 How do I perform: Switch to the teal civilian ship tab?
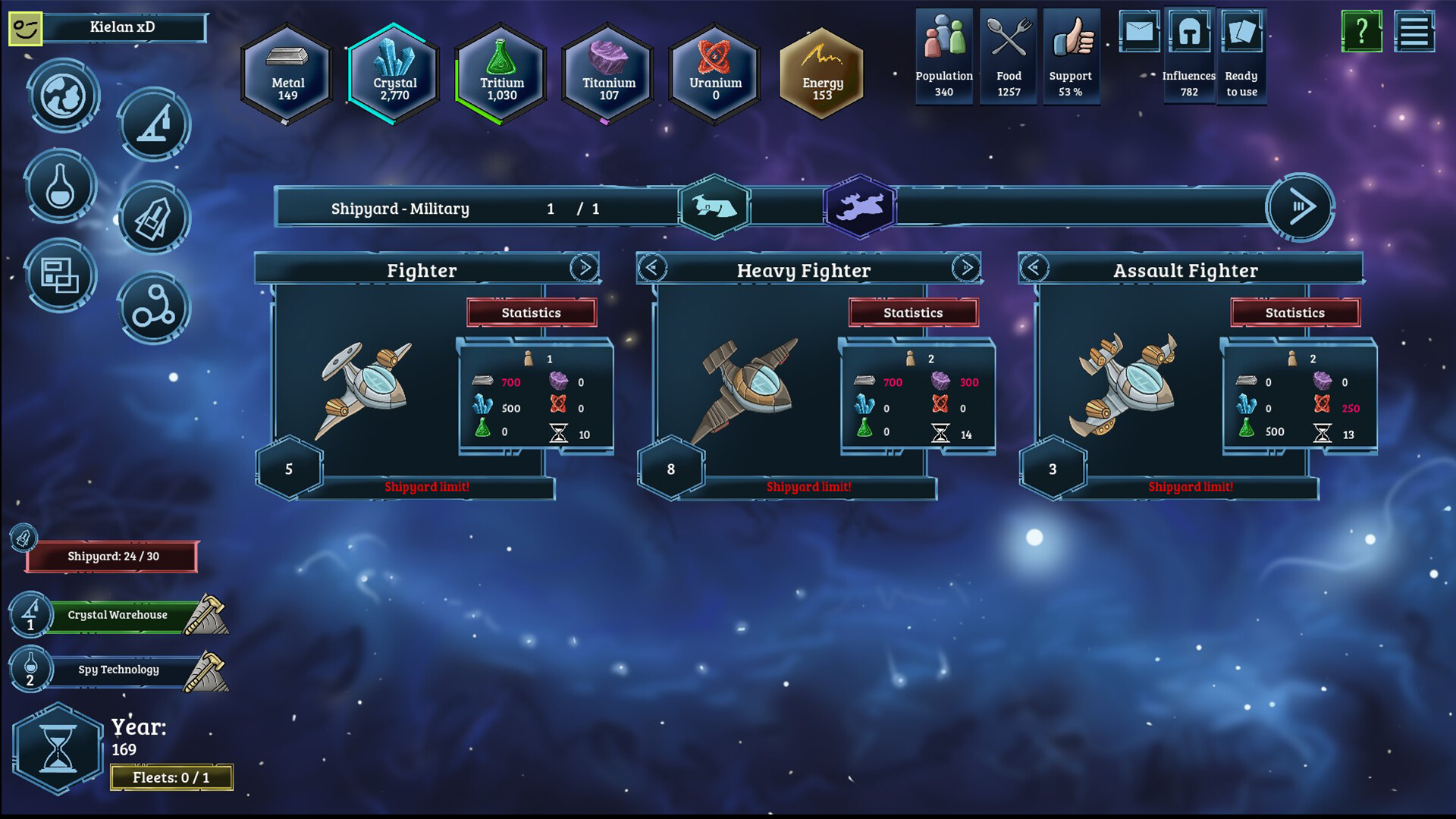pyautogui.click(x=714, y=206)
